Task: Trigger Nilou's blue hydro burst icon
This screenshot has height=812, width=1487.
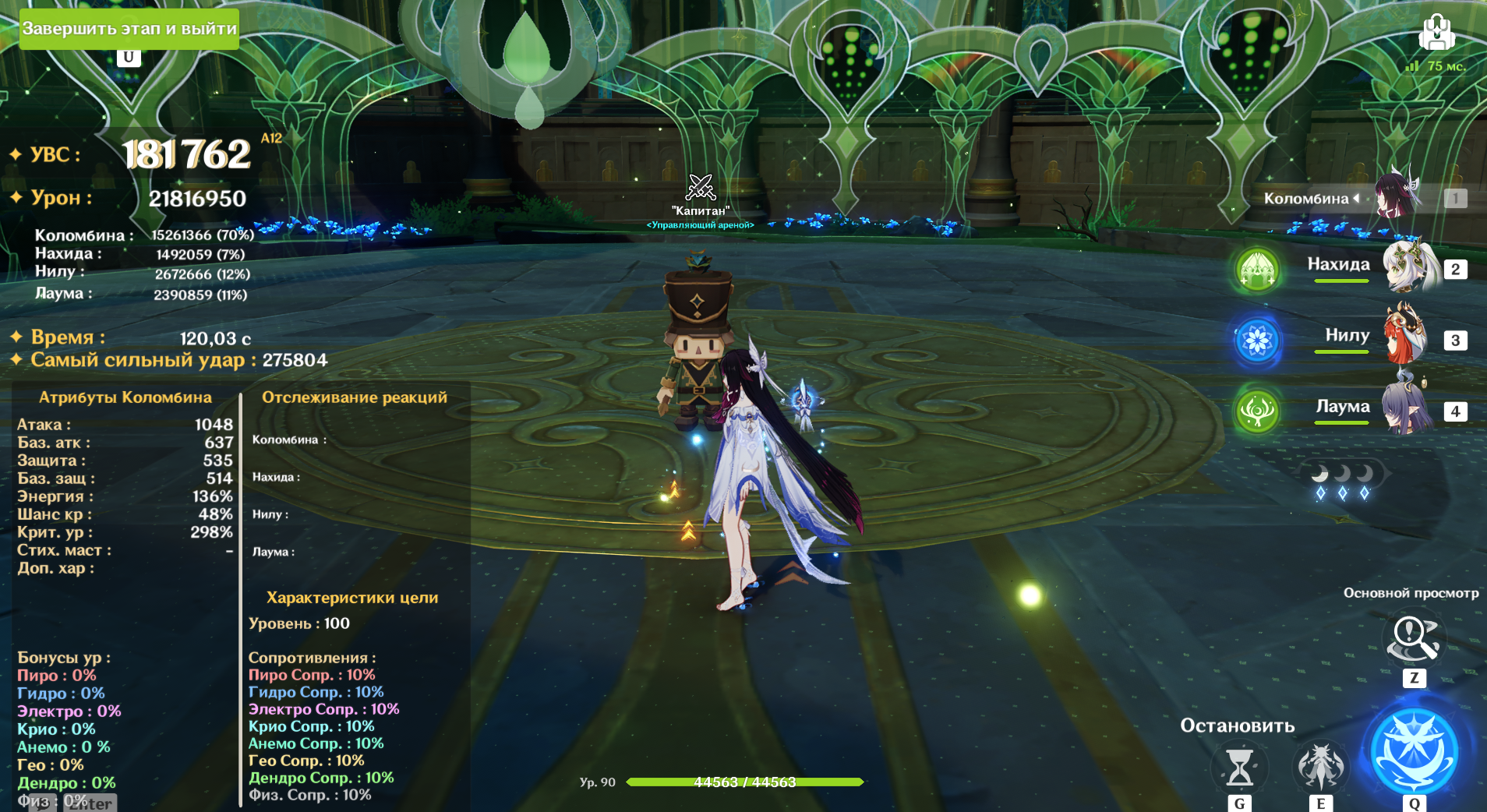Action: tap(1257, 340)
